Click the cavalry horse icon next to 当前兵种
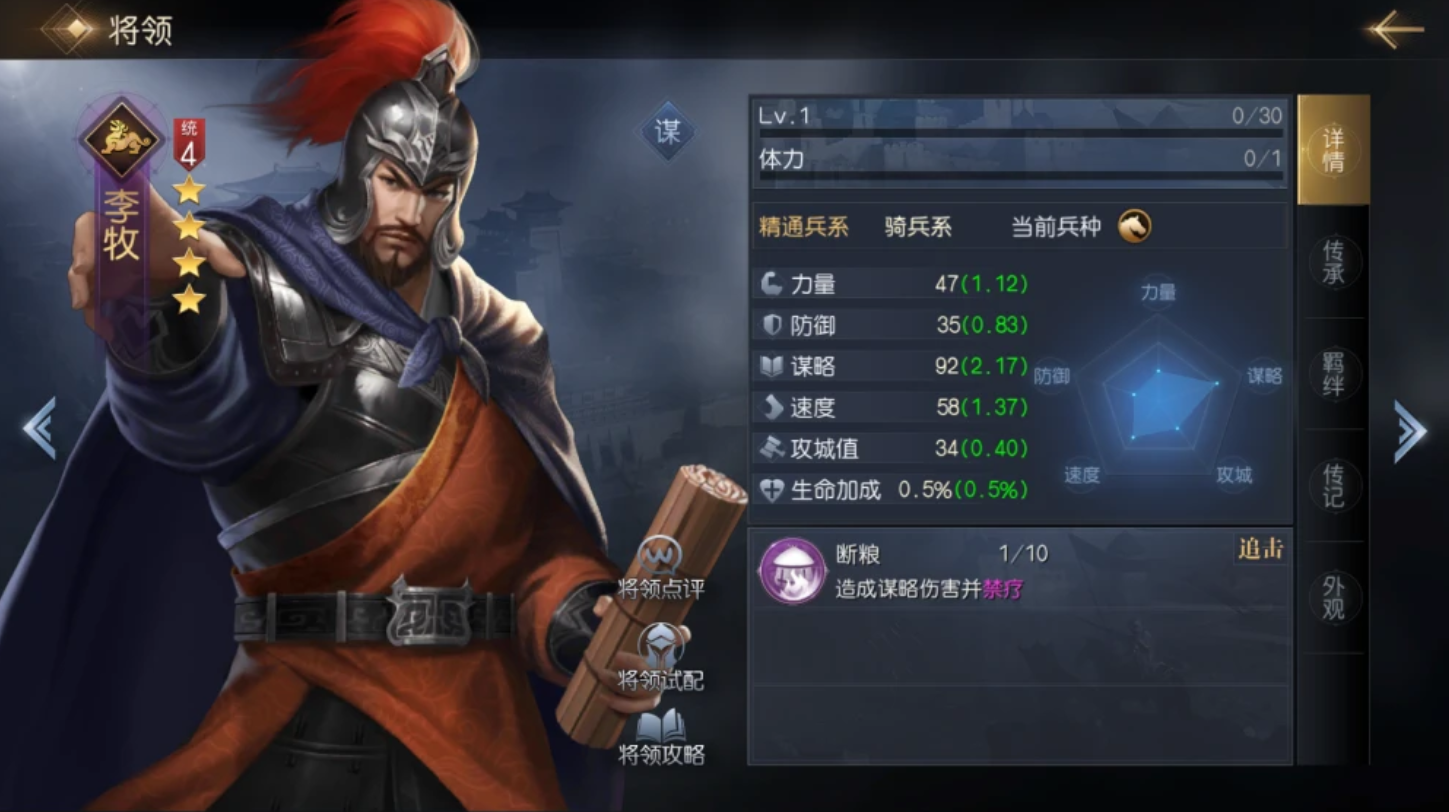This screenshot has height=812, width=1449. (1135, 227)
